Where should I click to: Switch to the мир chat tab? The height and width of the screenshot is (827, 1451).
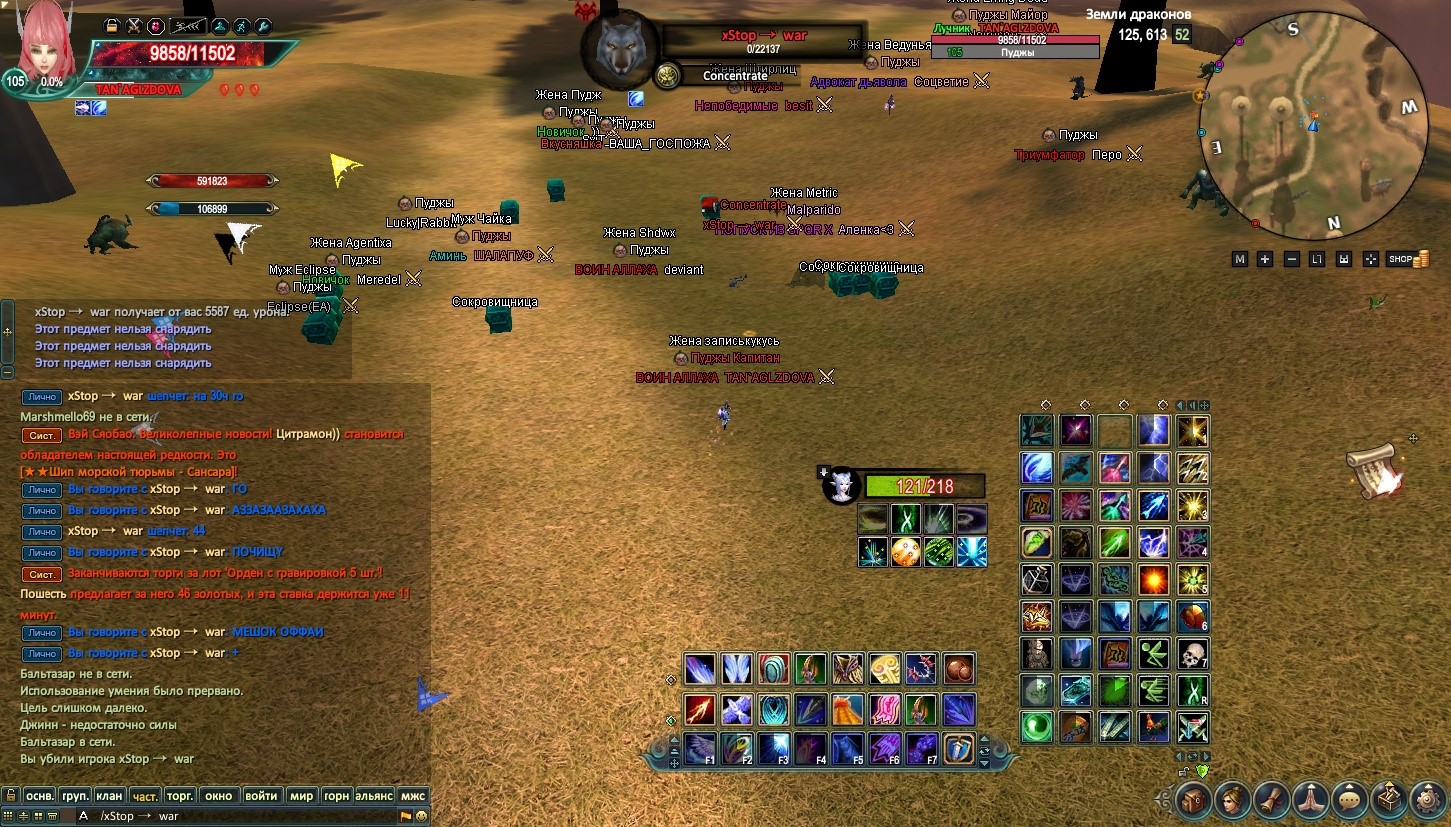301,796
